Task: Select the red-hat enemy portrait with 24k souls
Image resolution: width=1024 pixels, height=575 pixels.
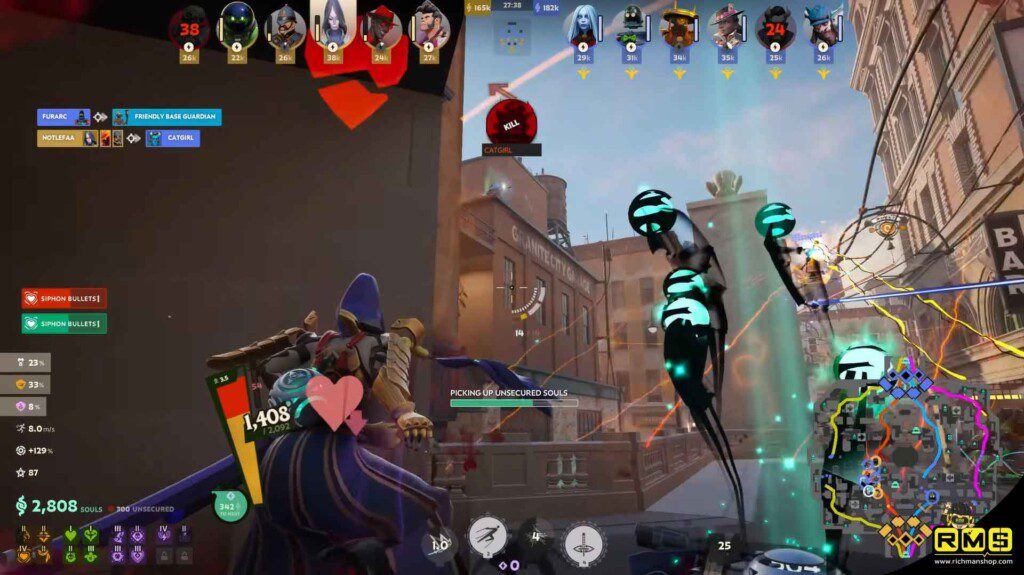Action: pos(381,27)
